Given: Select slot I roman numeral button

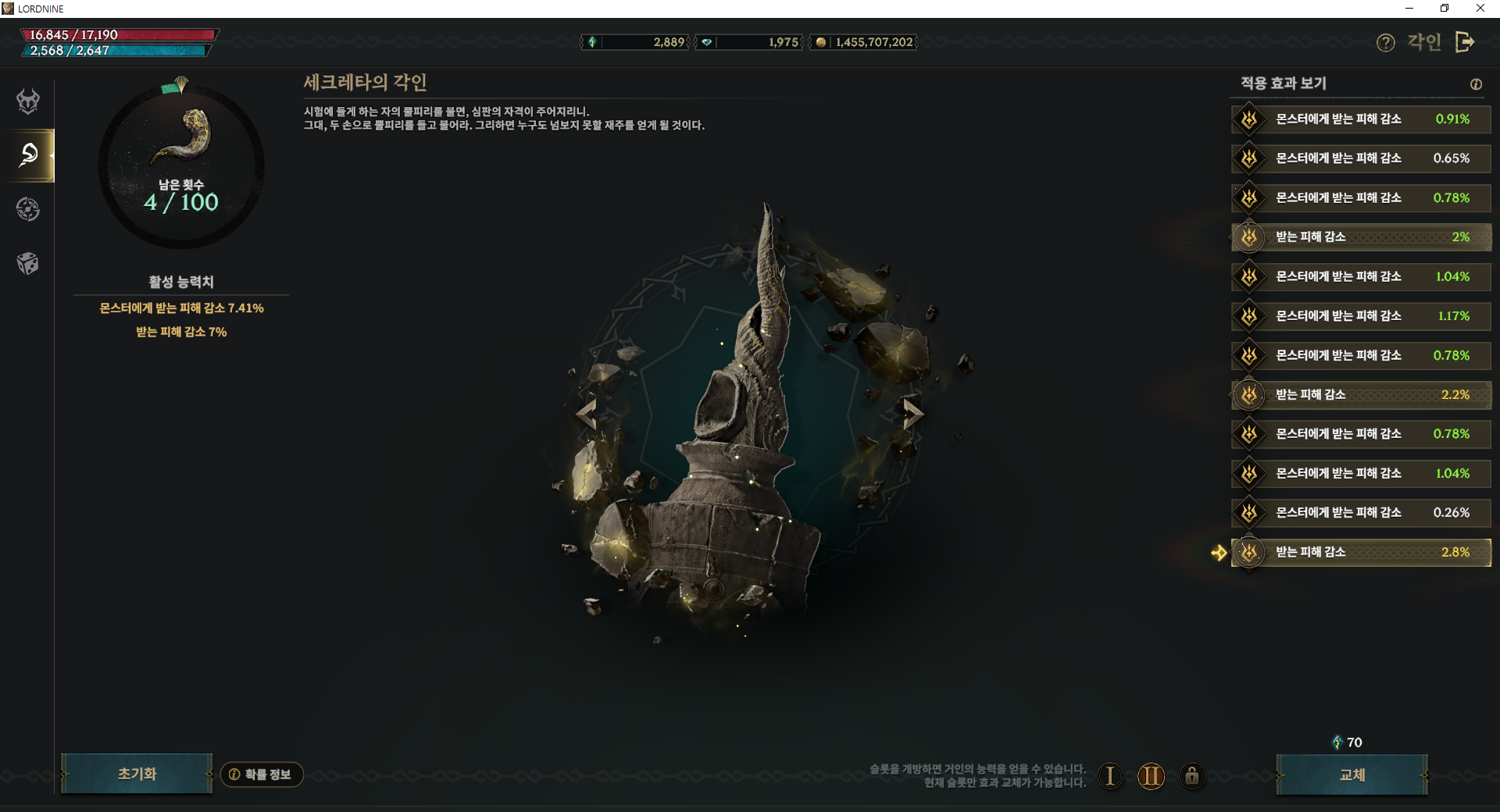Looking at the screenshot, I should tap(1109, 776).
